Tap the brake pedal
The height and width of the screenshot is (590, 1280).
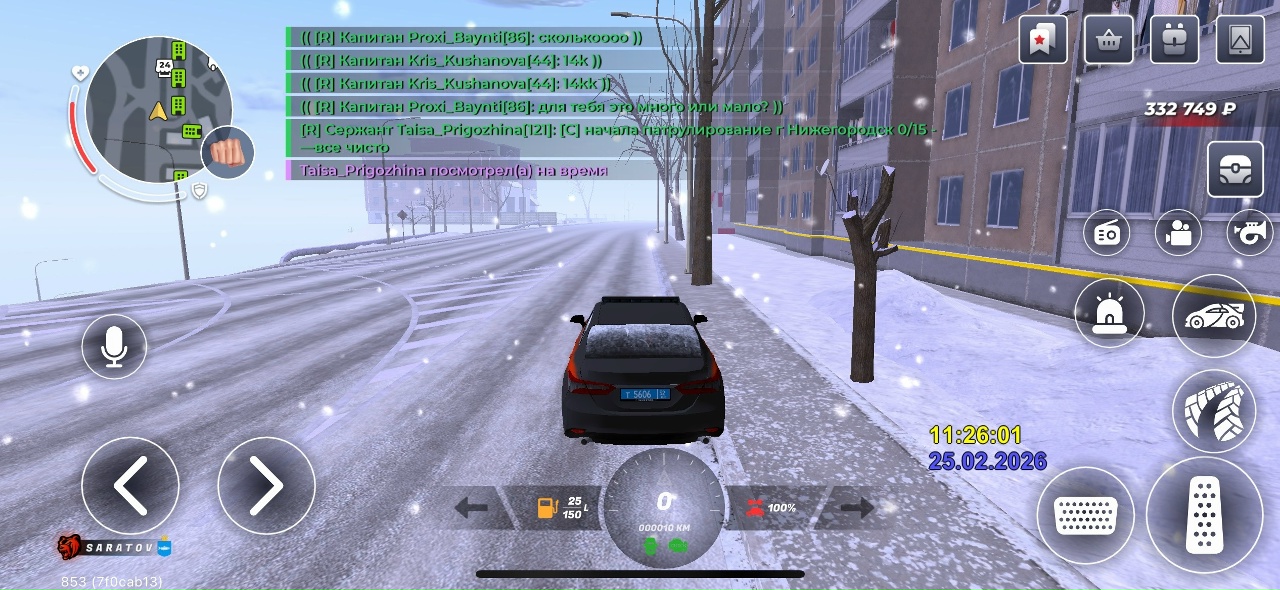coord(1085,515)
